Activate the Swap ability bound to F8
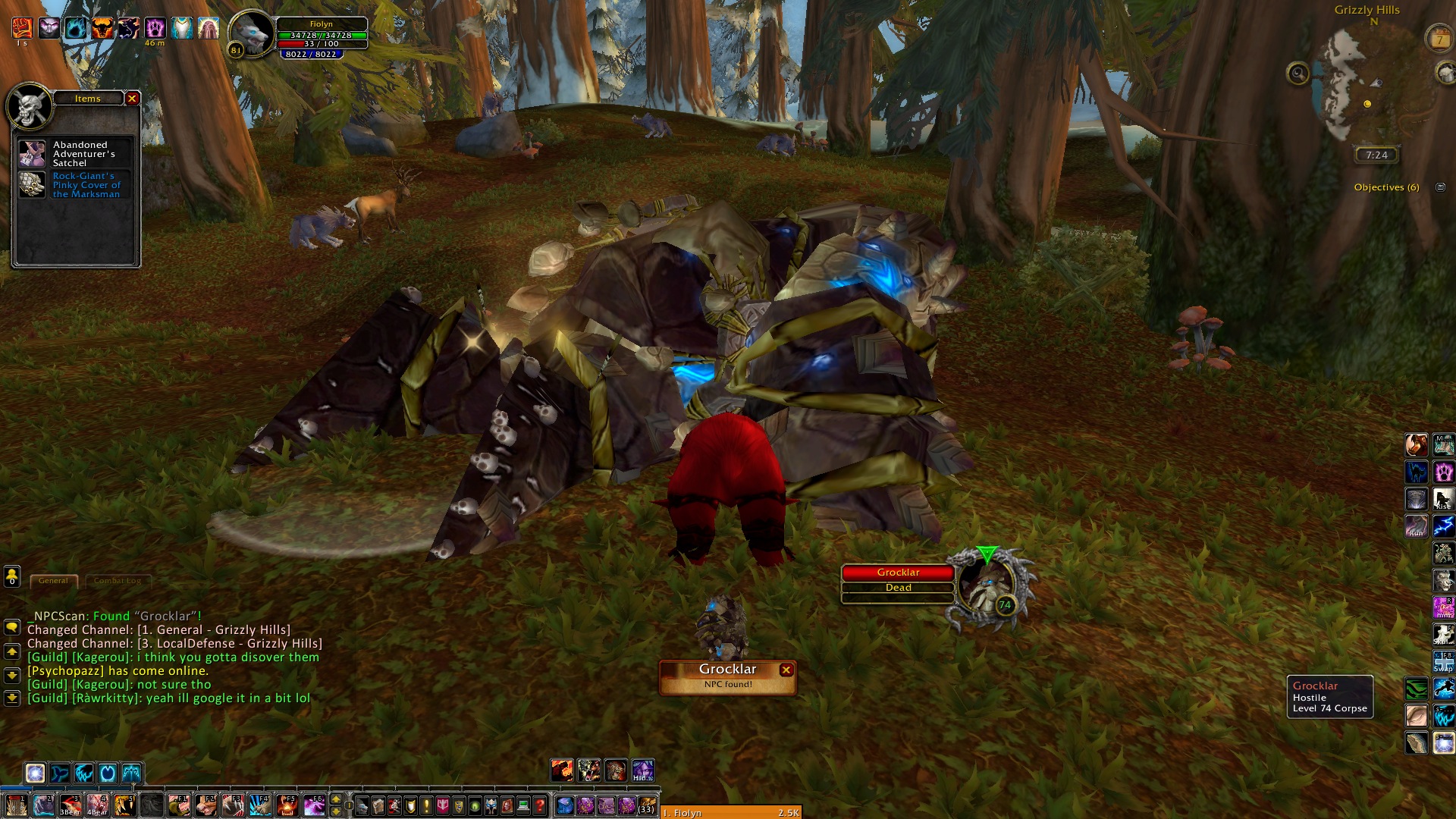The width and height of the screenshot is (1456, 819). (x=1443, y=661)
